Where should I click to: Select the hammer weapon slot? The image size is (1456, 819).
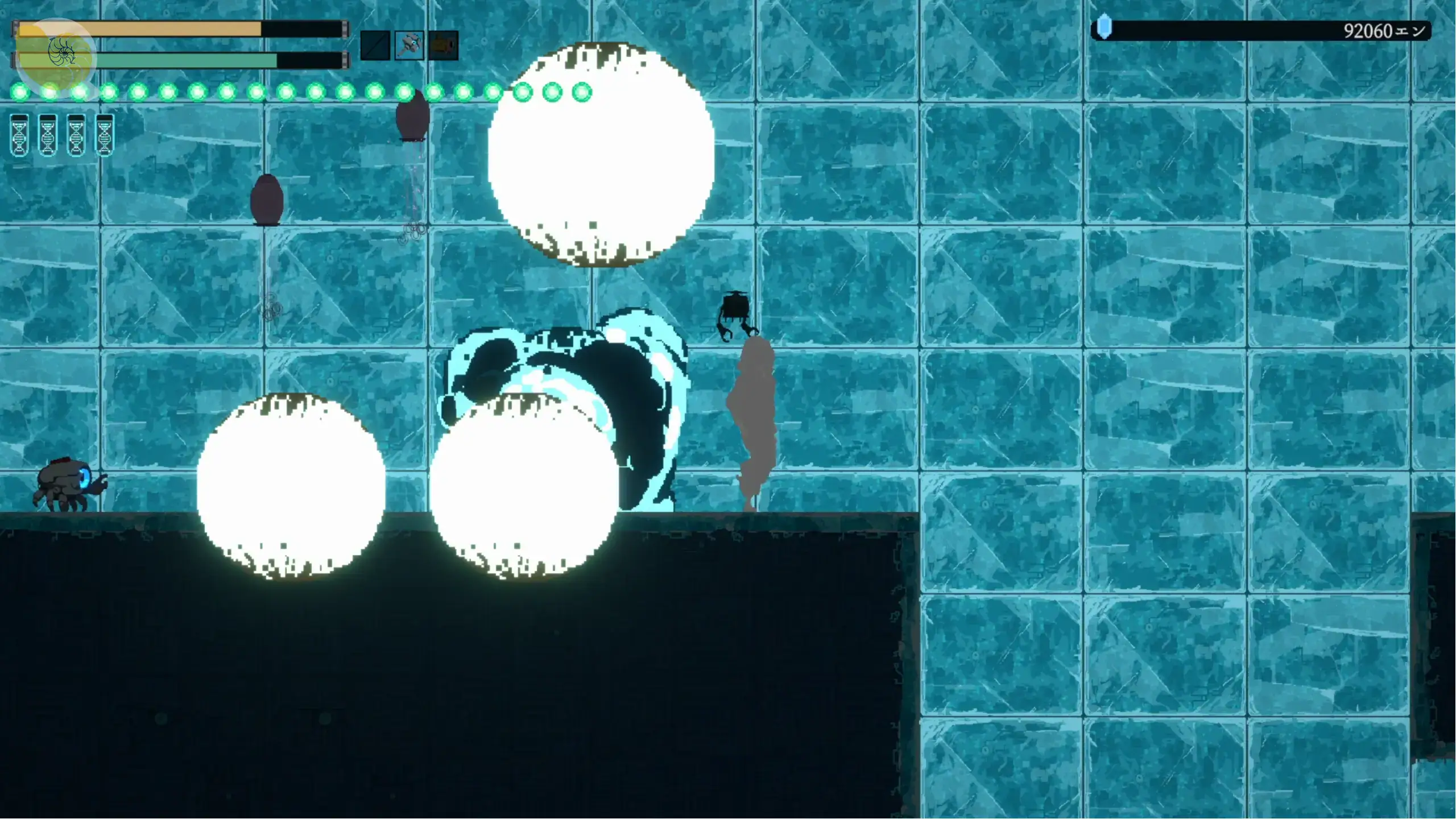tap(409, 45)
